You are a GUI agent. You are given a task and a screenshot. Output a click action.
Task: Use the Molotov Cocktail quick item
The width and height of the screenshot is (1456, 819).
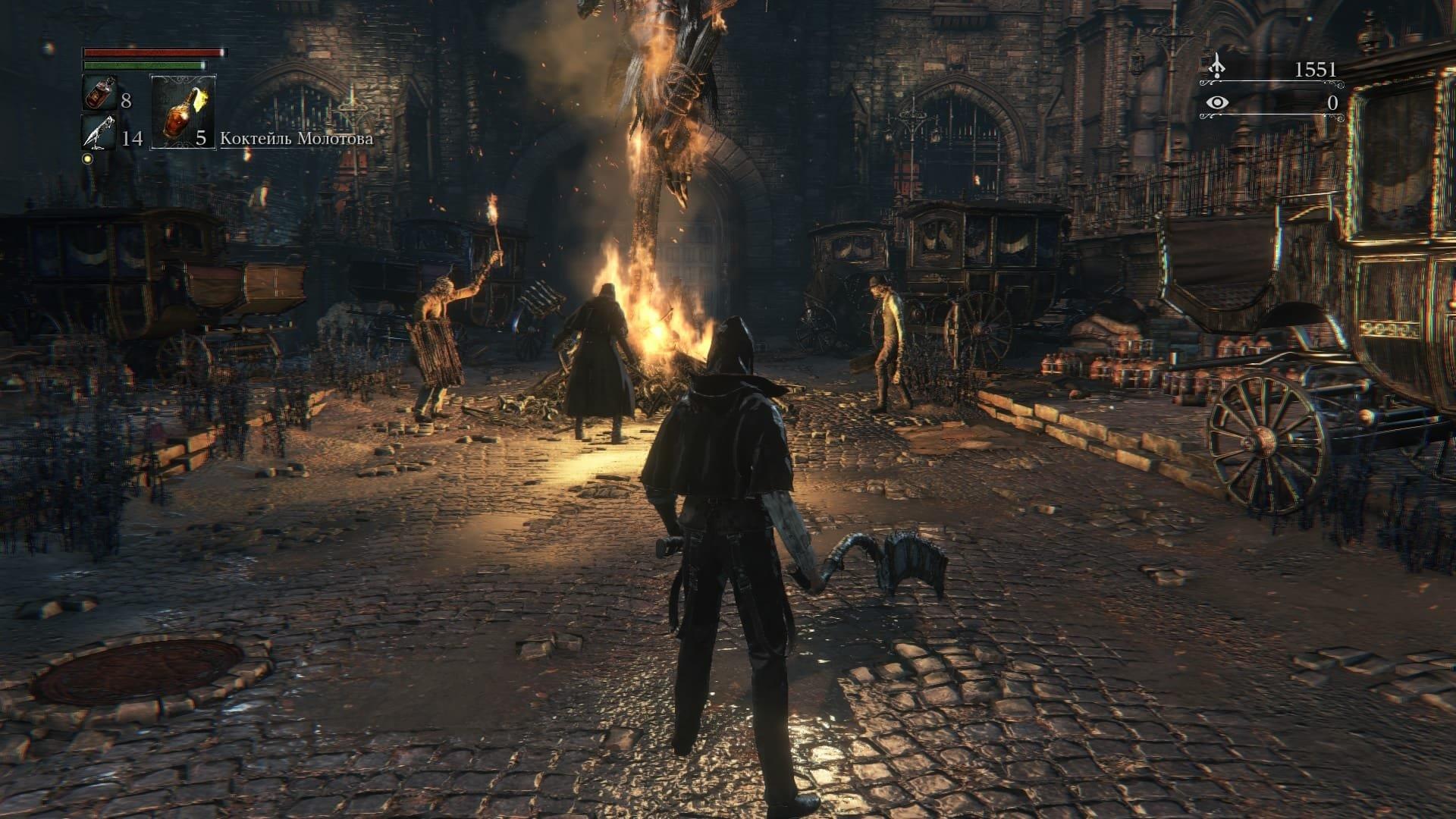183,111
